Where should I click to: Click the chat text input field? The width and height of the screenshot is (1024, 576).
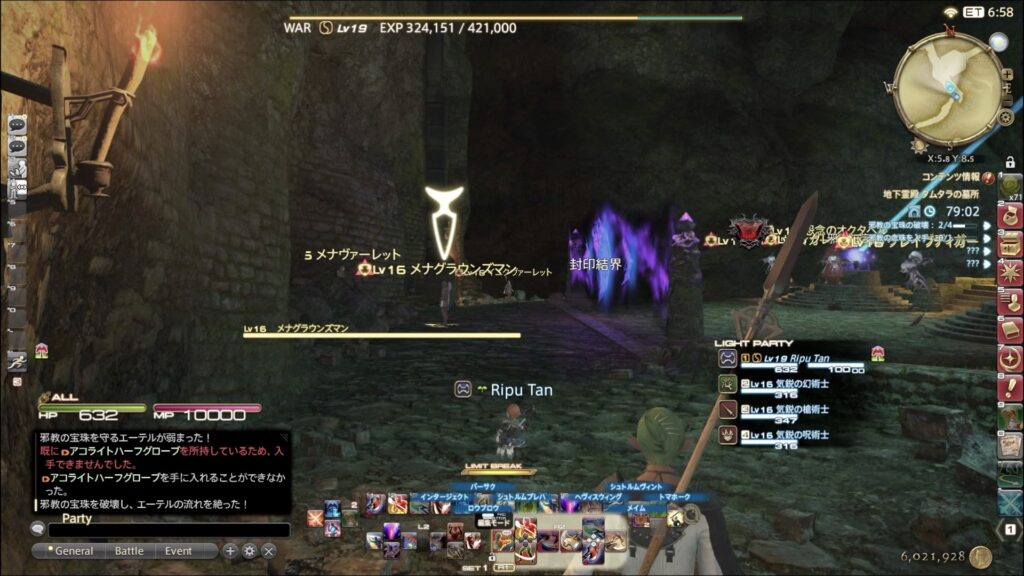point(168,531)
